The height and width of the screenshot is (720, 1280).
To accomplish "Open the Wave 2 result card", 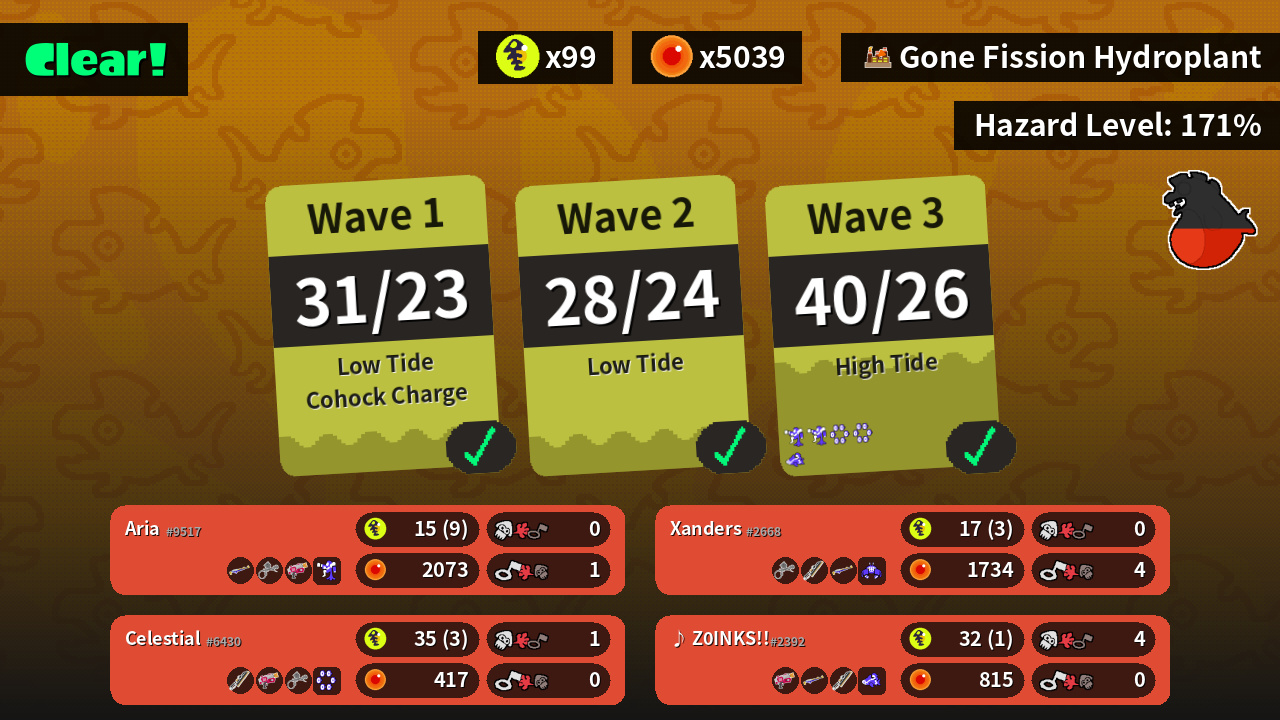I will 632,325.
